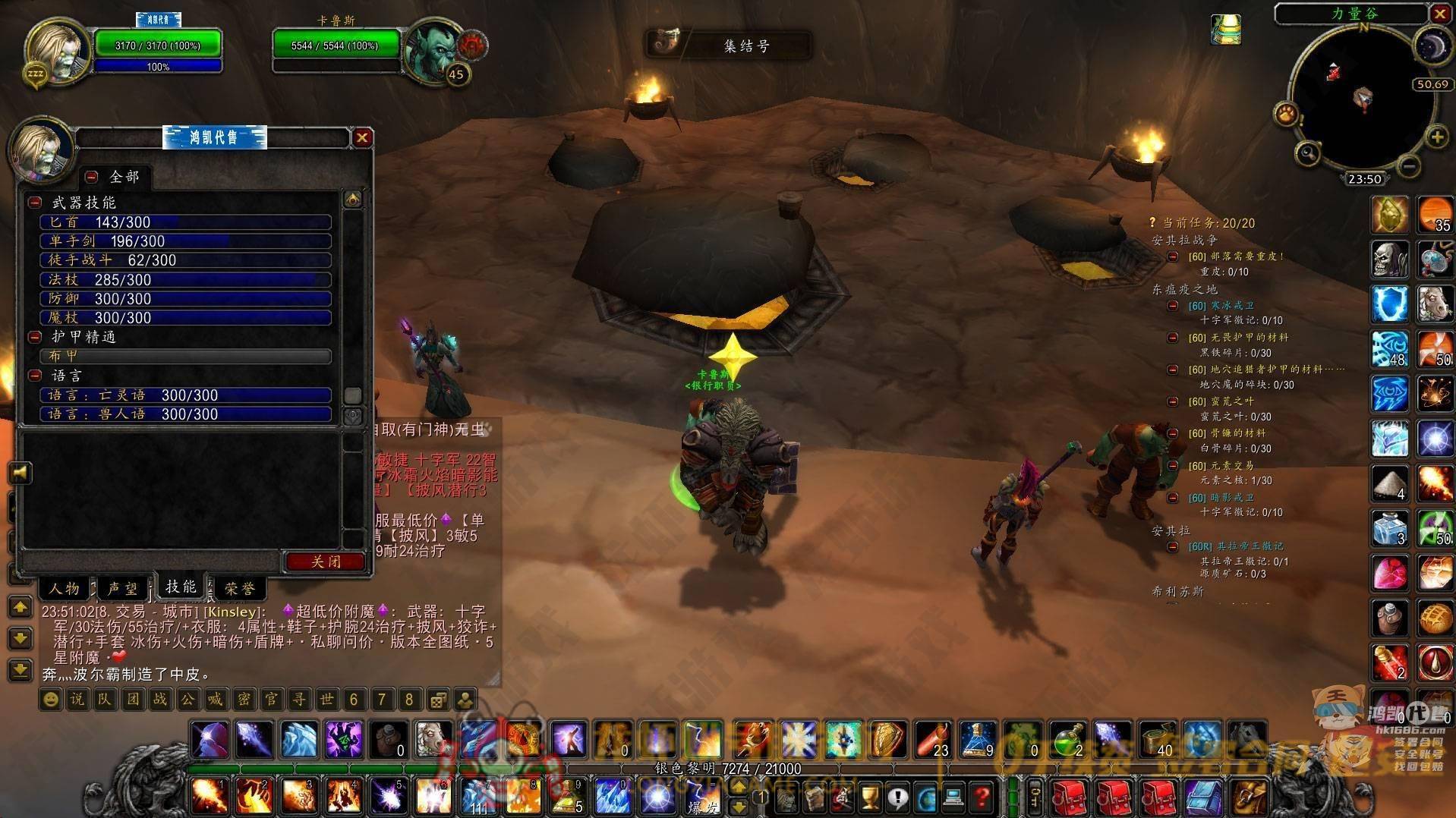This screenshot has height=818, width=1456.
Task: Switch to the 人物 character tab
Action: [x=65, y=588]
